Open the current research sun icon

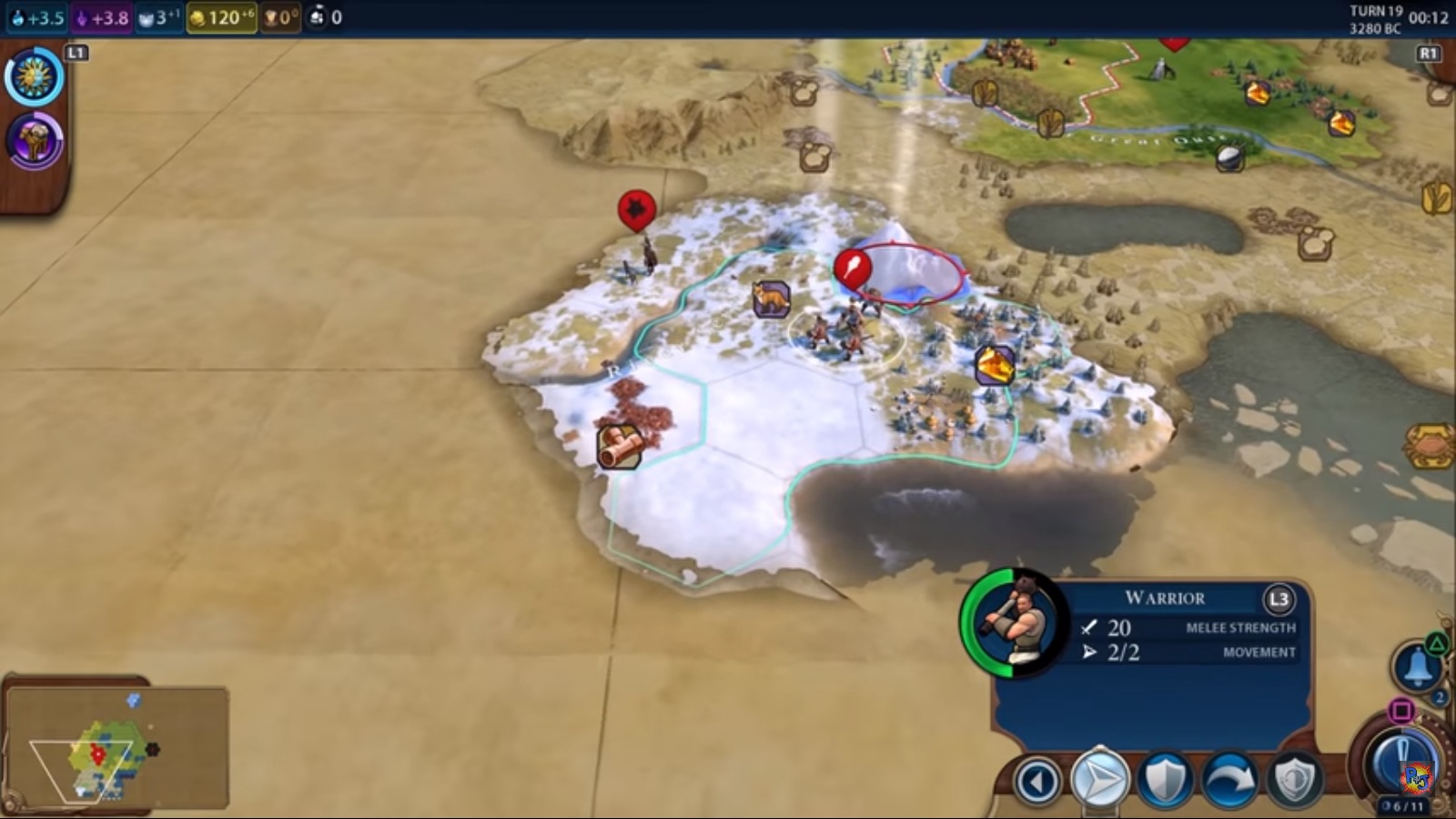35,77
